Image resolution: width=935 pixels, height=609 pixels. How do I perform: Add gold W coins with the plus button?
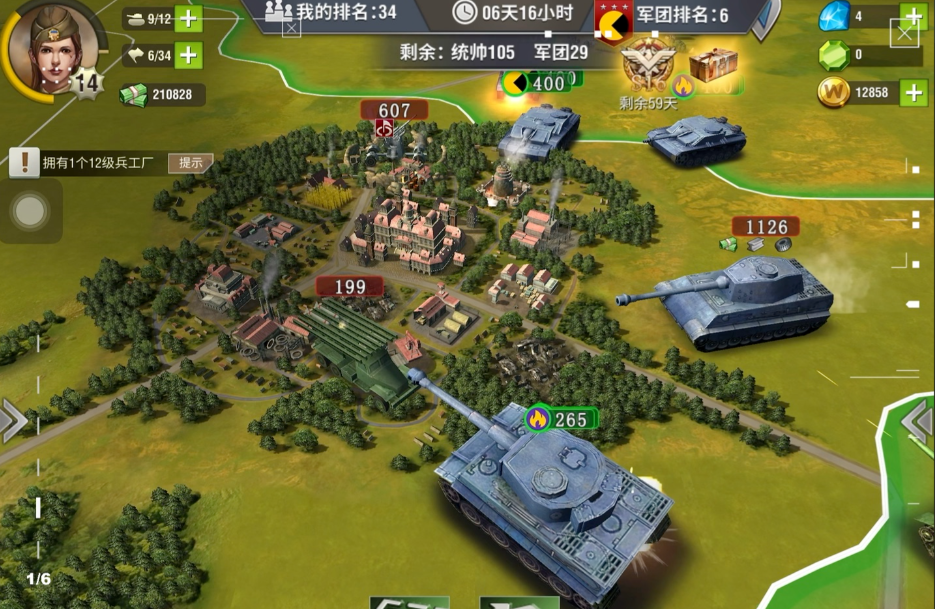pos(912,93)
